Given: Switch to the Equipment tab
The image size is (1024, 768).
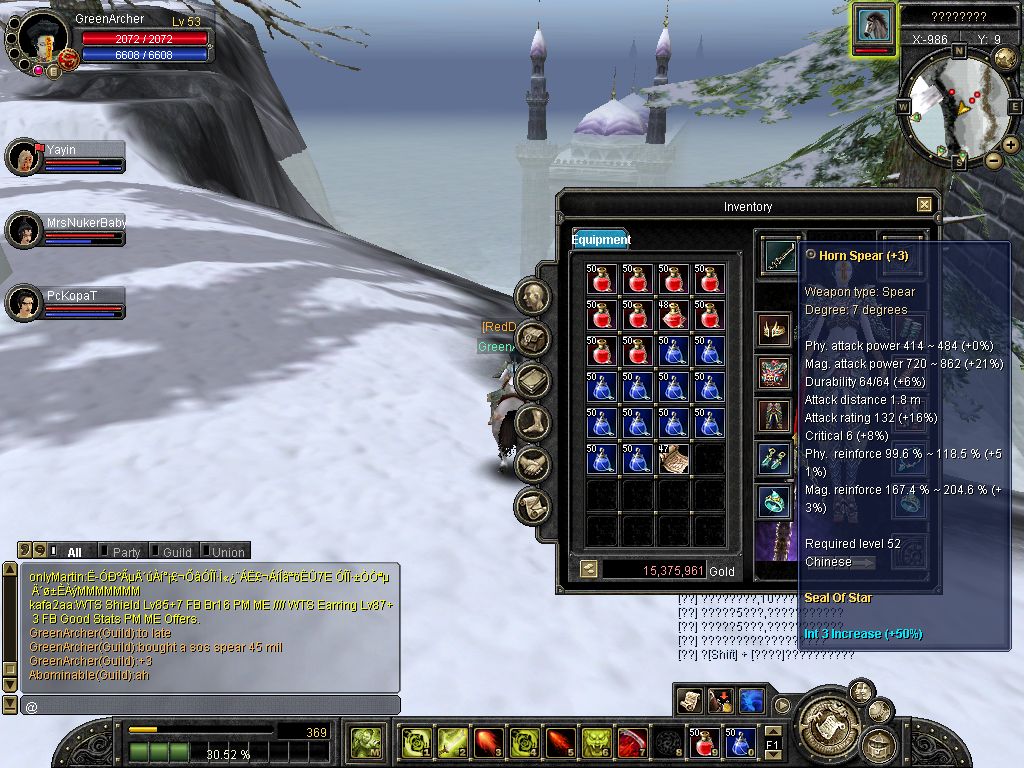Looking at the screenshot, I should (x=601, y=239).
